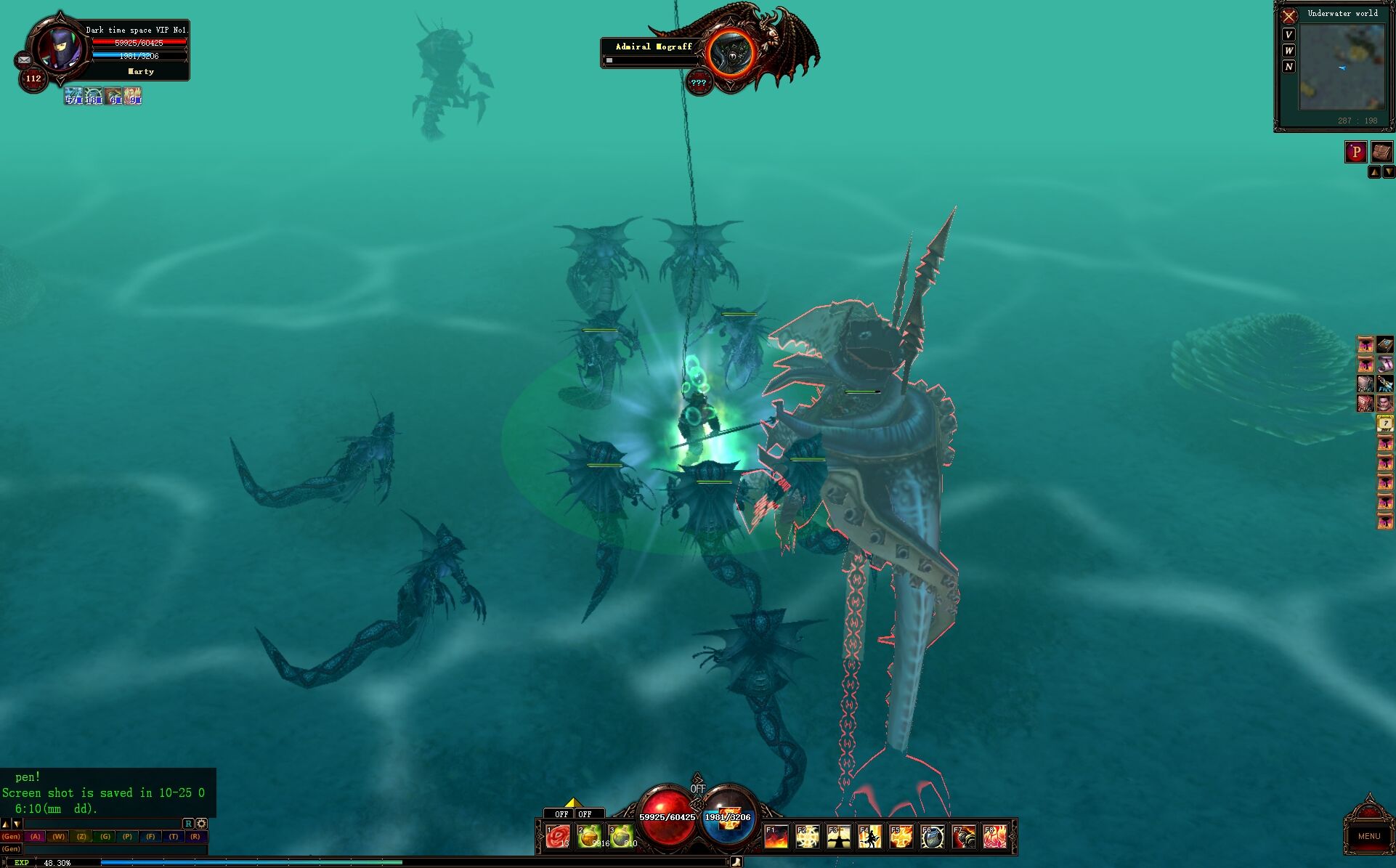The height and width of the screenshot is (868, 1396).
Task: Select the (W) chat channel tab
Action: tap(58, 836)
